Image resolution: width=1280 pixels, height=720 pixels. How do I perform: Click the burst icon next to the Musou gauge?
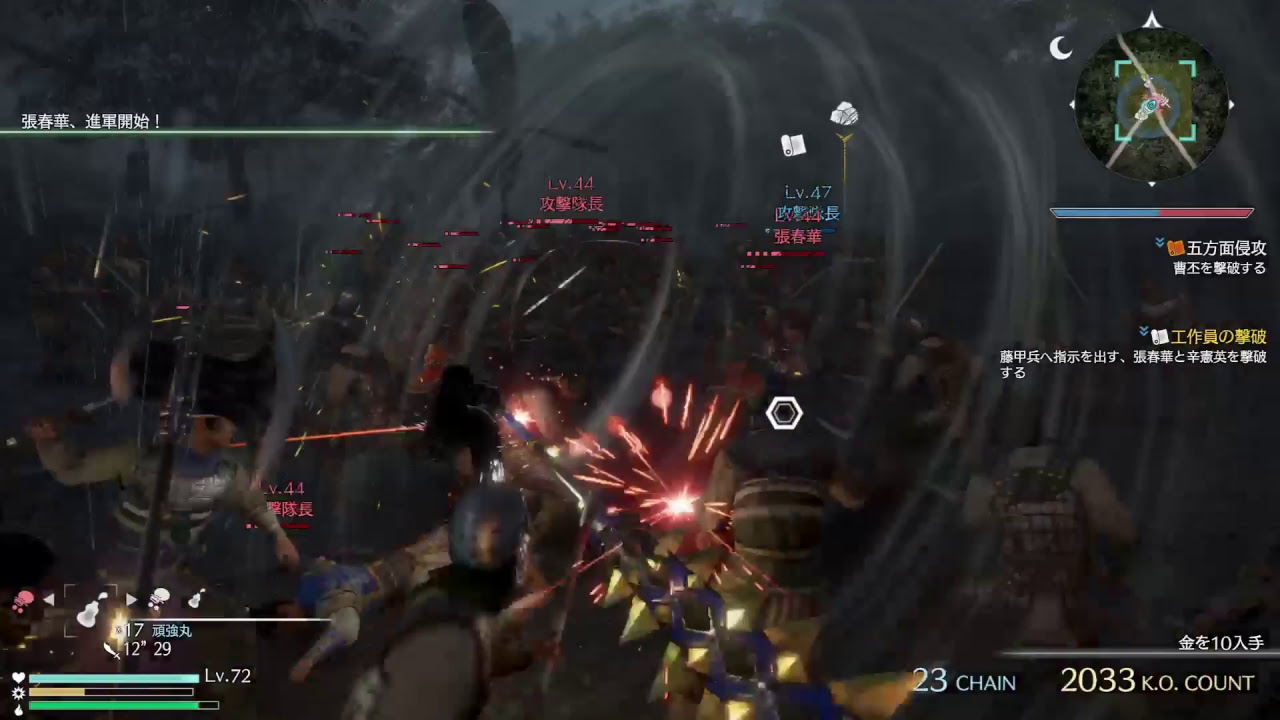coord(18,691)
